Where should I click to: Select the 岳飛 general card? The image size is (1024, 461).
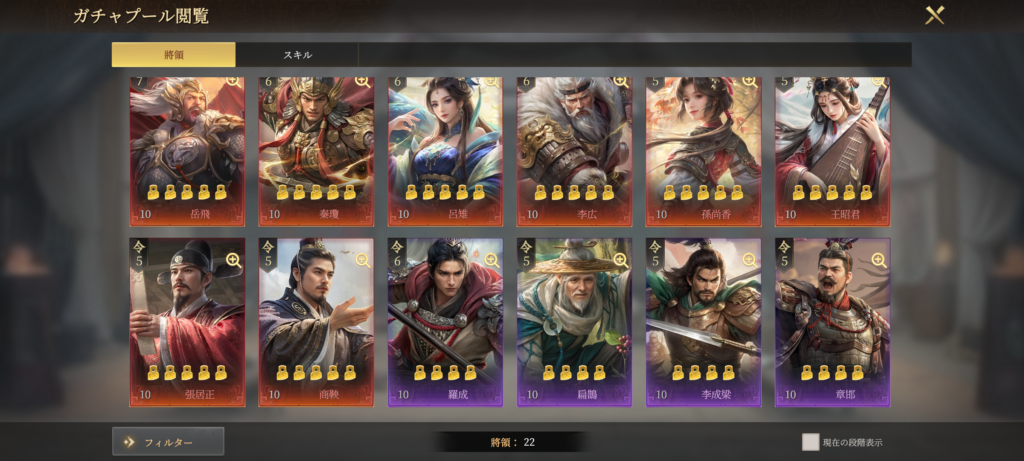(x=187, y=150)
